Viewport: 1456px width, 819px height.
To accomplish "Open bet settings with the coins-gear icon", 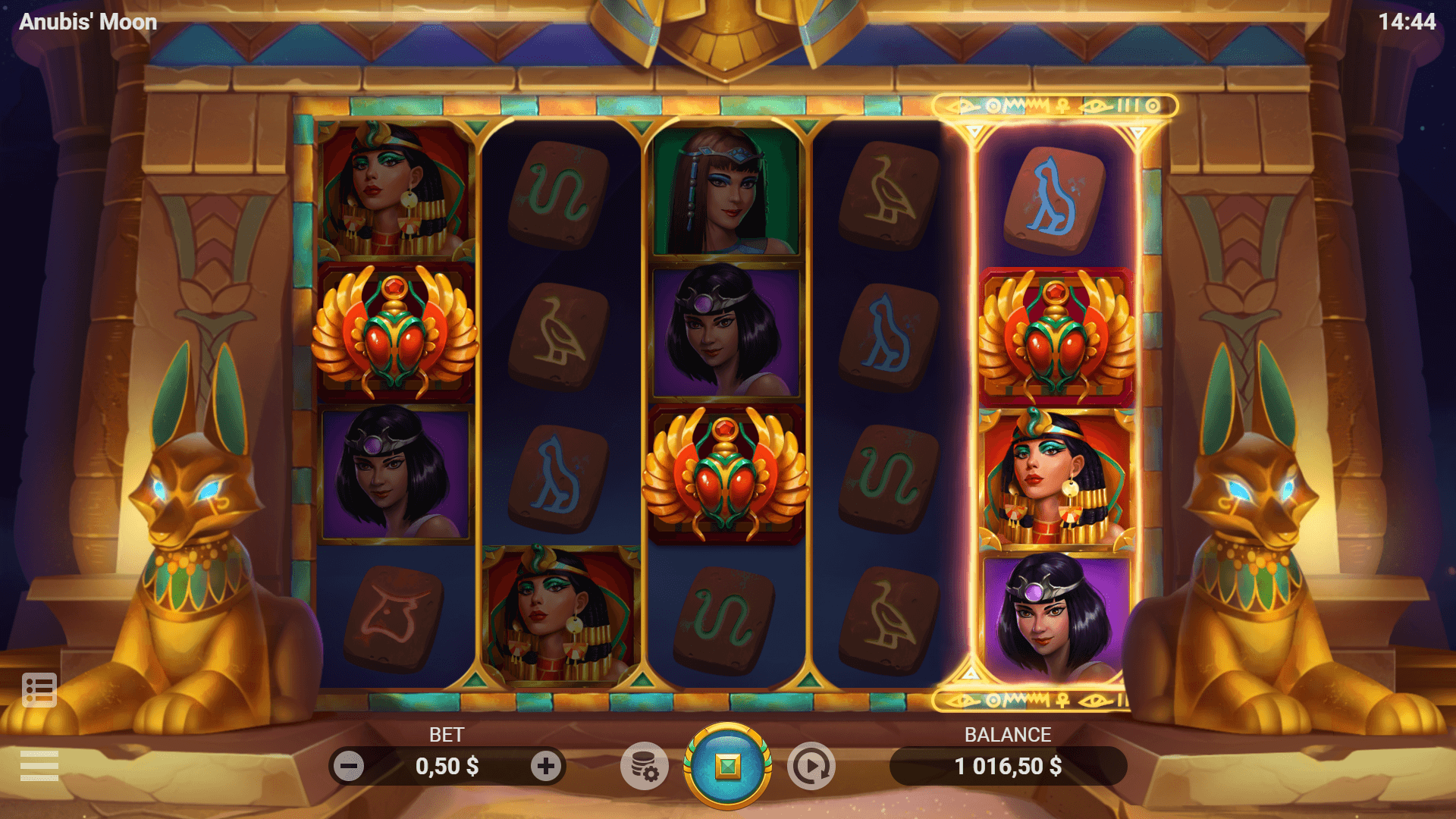I will 644,766.
